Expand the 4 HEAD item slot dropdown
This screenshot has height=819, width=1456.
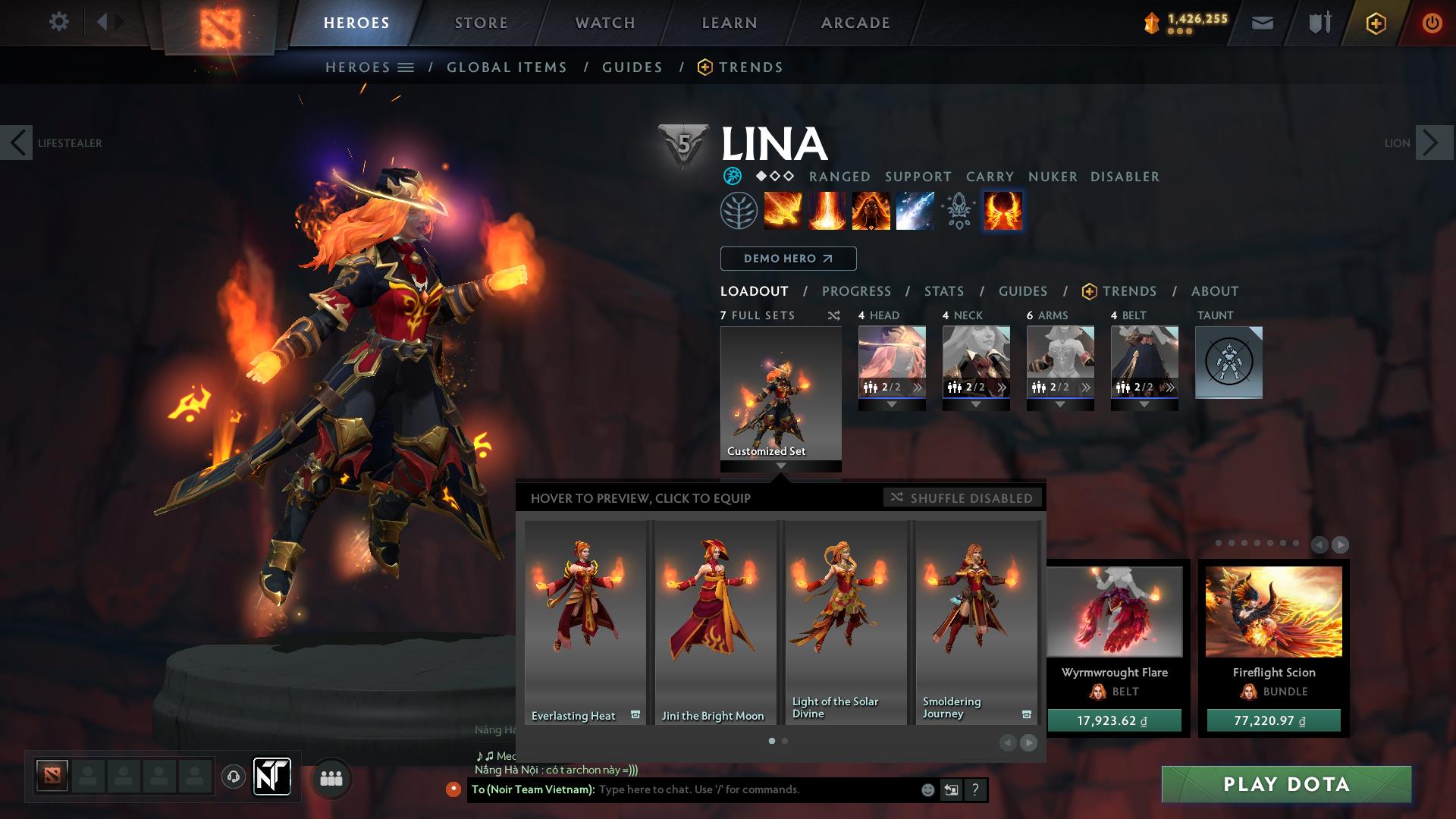click(893, 404)
